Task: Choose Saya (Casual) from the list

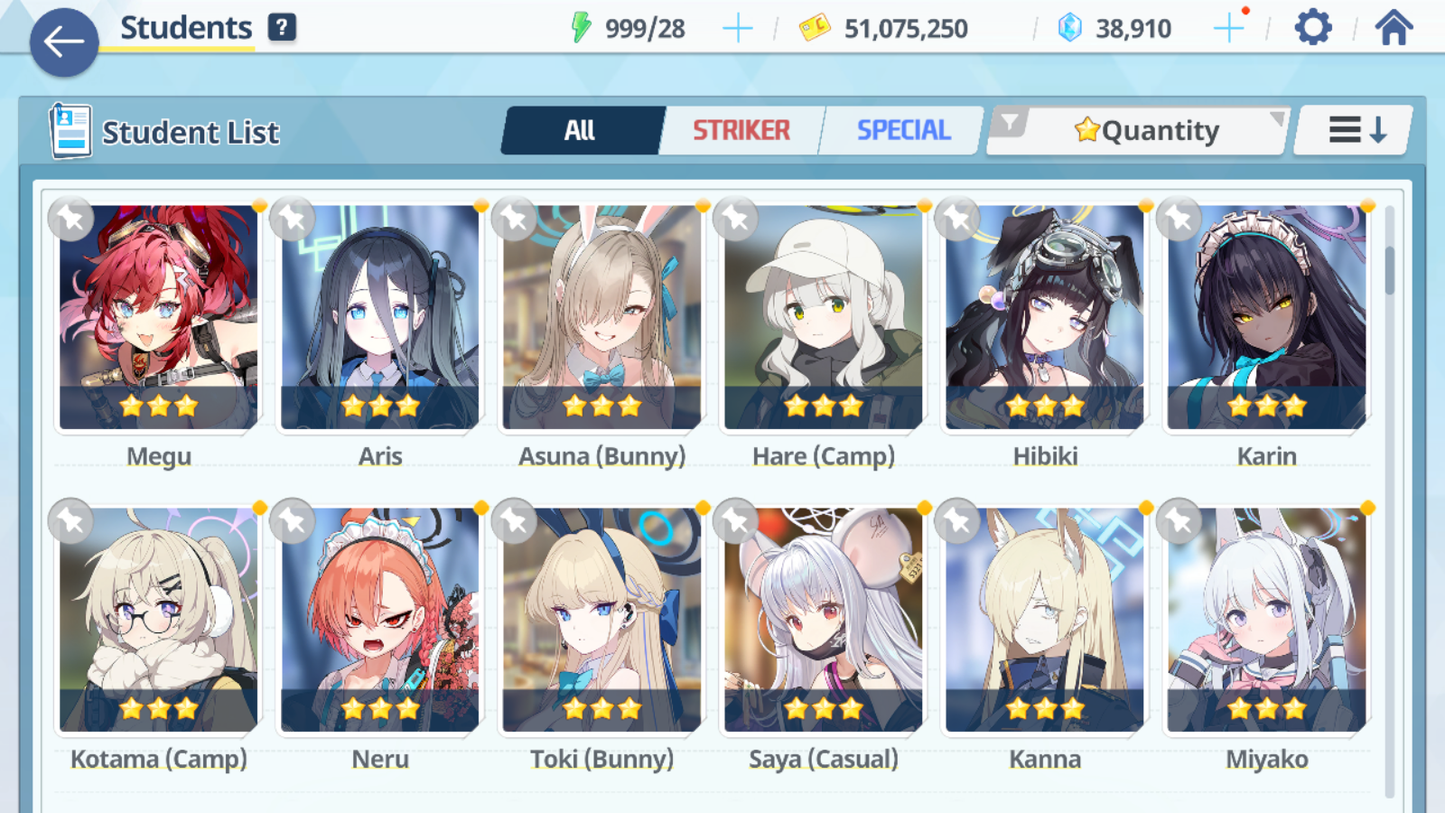Action: pos(823,620)
